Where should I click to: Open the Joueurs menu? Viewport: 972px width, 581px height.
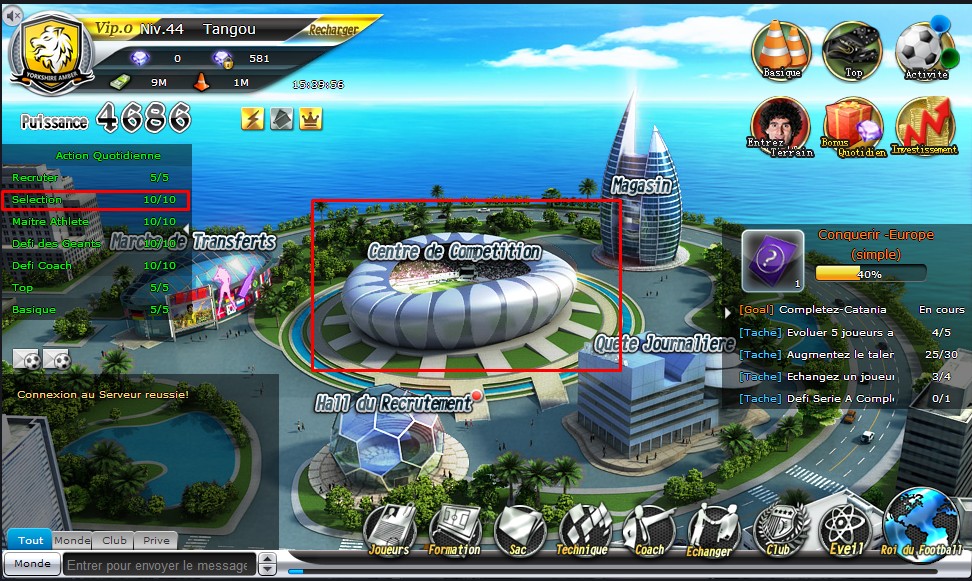pyautogui.click(x=389, y=529)
